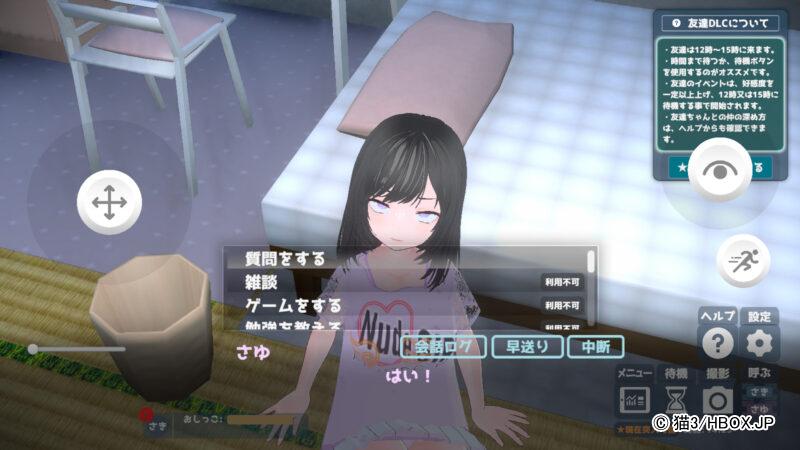Viewport: 800px width, 450px height.
Task: Open the ヘルプ question mark help
Action: click(x=717, y=344)
